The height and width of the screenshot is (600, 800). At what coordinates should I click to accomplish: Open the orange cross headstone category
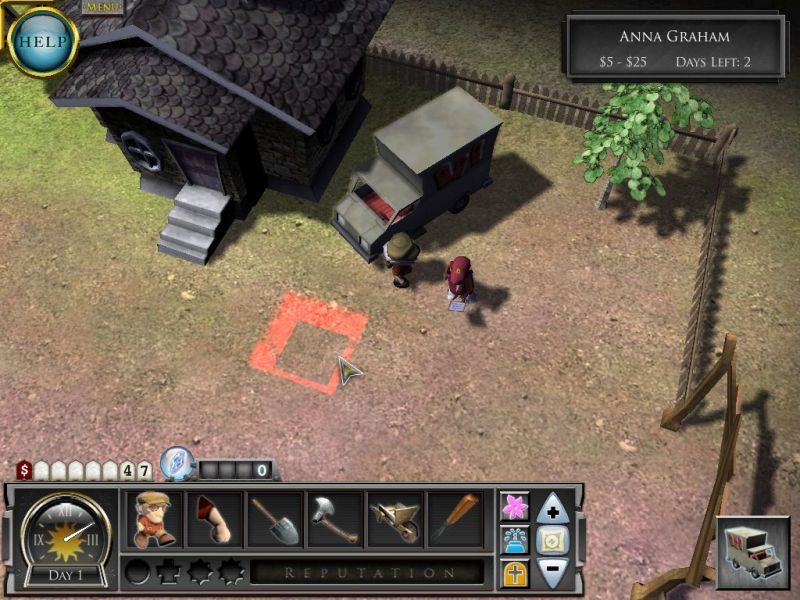514,573
